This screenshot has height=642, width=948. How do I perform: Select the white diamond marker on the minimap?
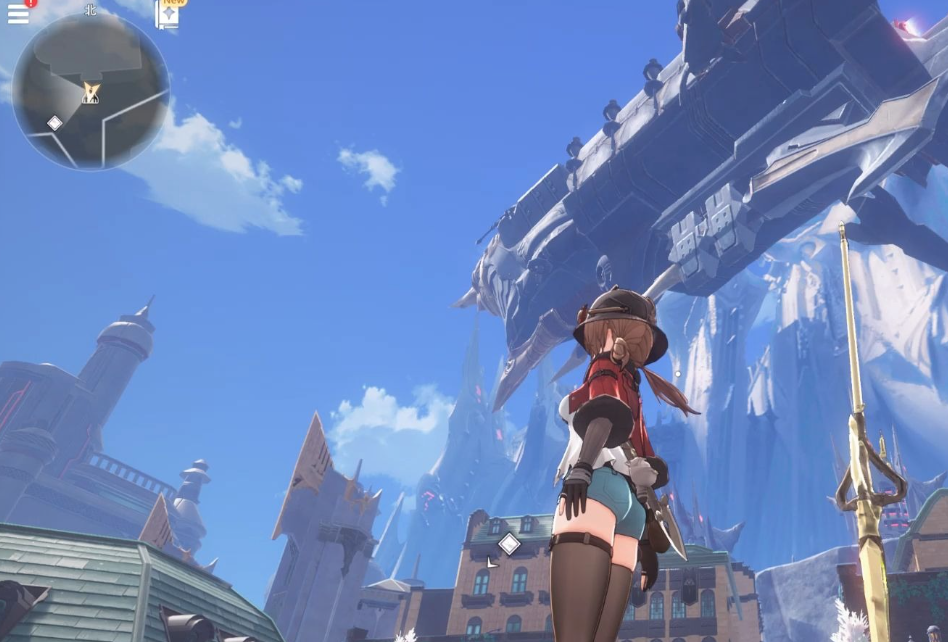point(55,123)
